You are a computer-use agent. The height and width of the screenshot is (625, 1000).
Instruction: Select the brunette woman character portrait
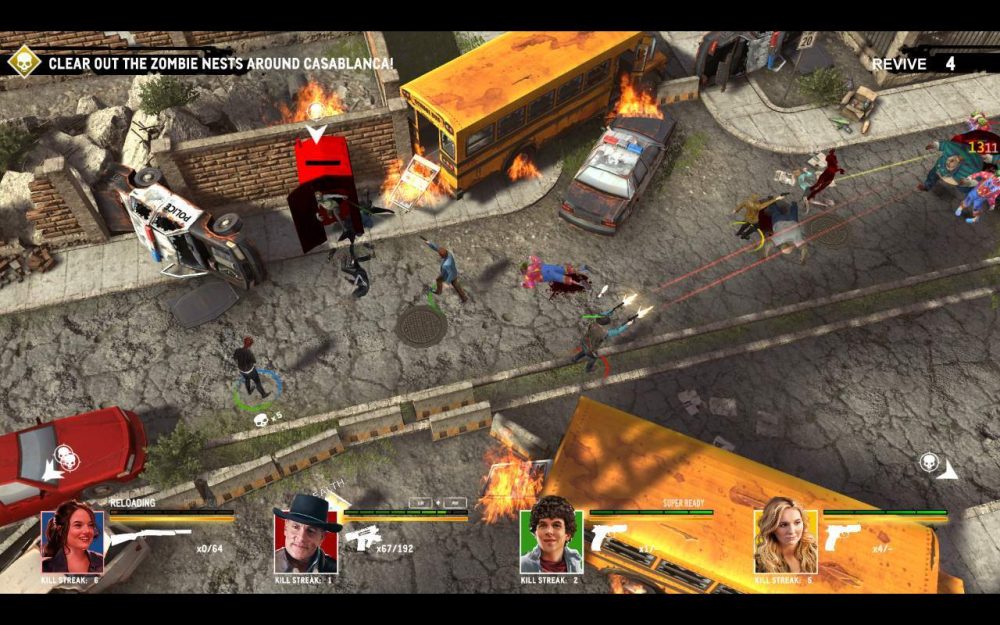click(x=72, y=541)
